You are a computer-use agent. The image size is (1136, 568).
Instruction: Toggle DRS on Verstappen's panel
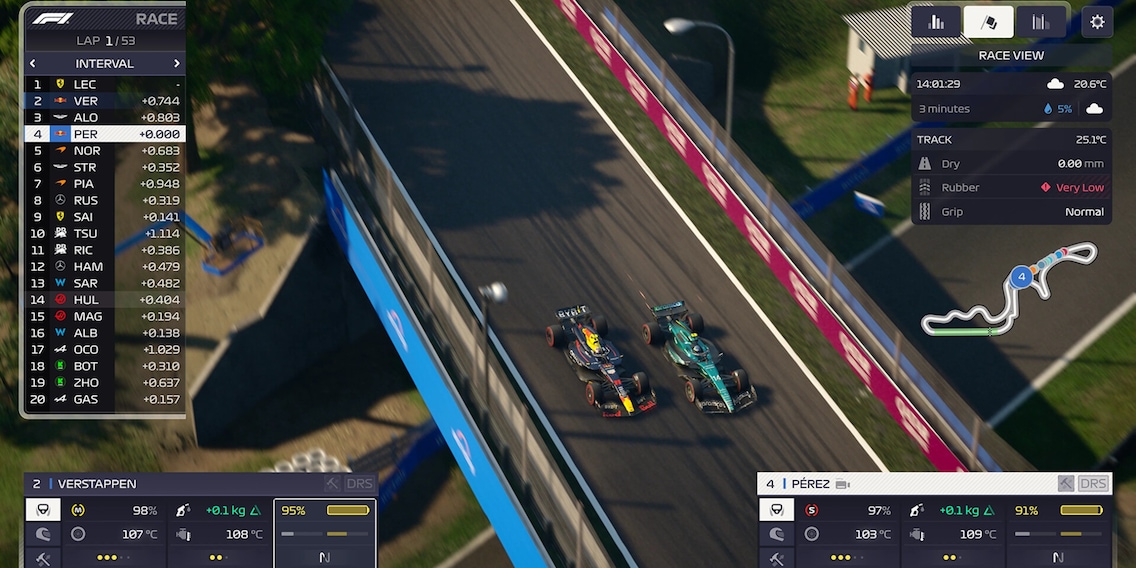[x=359, y=484]
